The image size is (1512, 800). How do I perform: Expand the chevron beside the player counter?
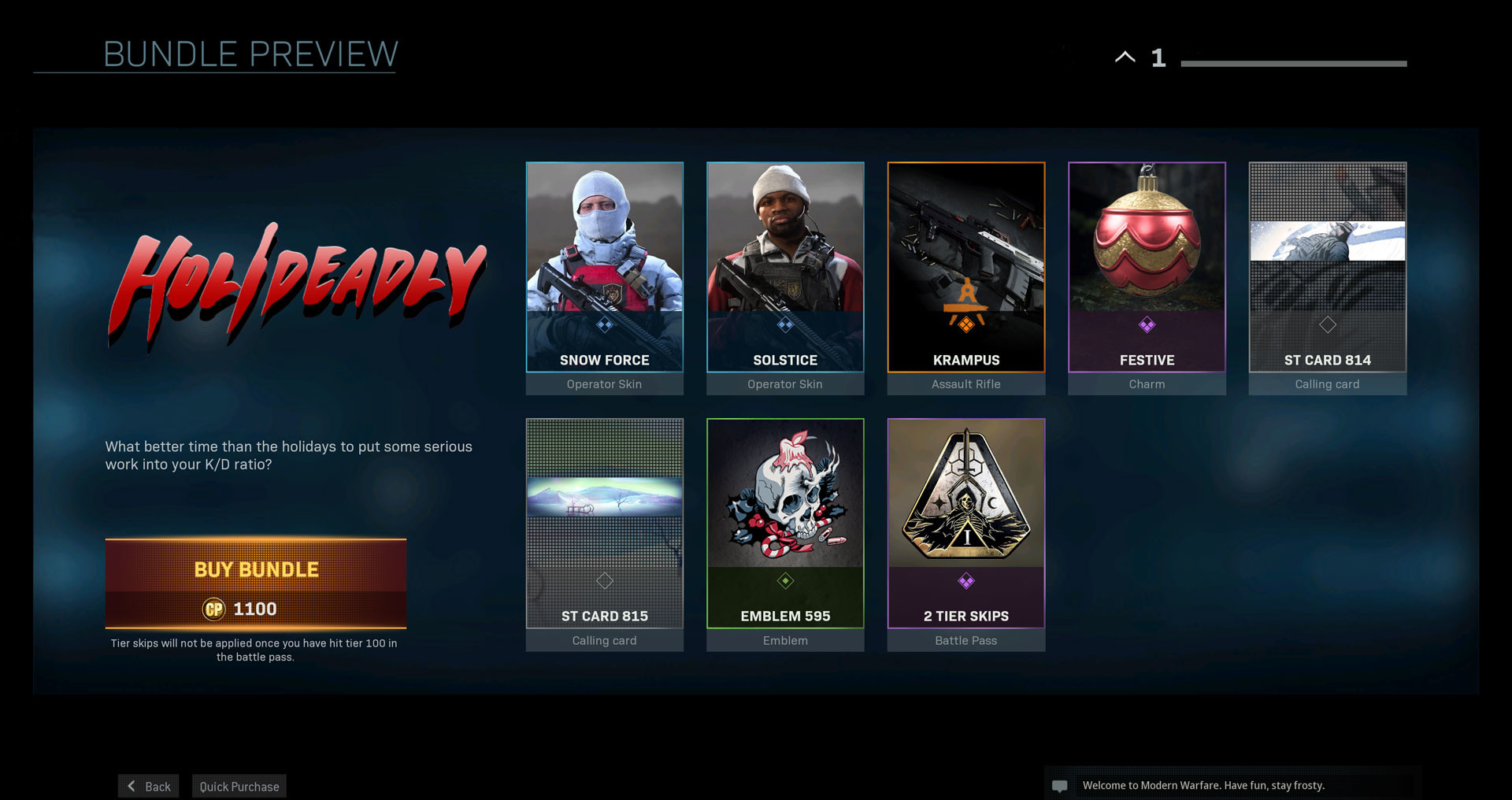(x=1125, y=57)
